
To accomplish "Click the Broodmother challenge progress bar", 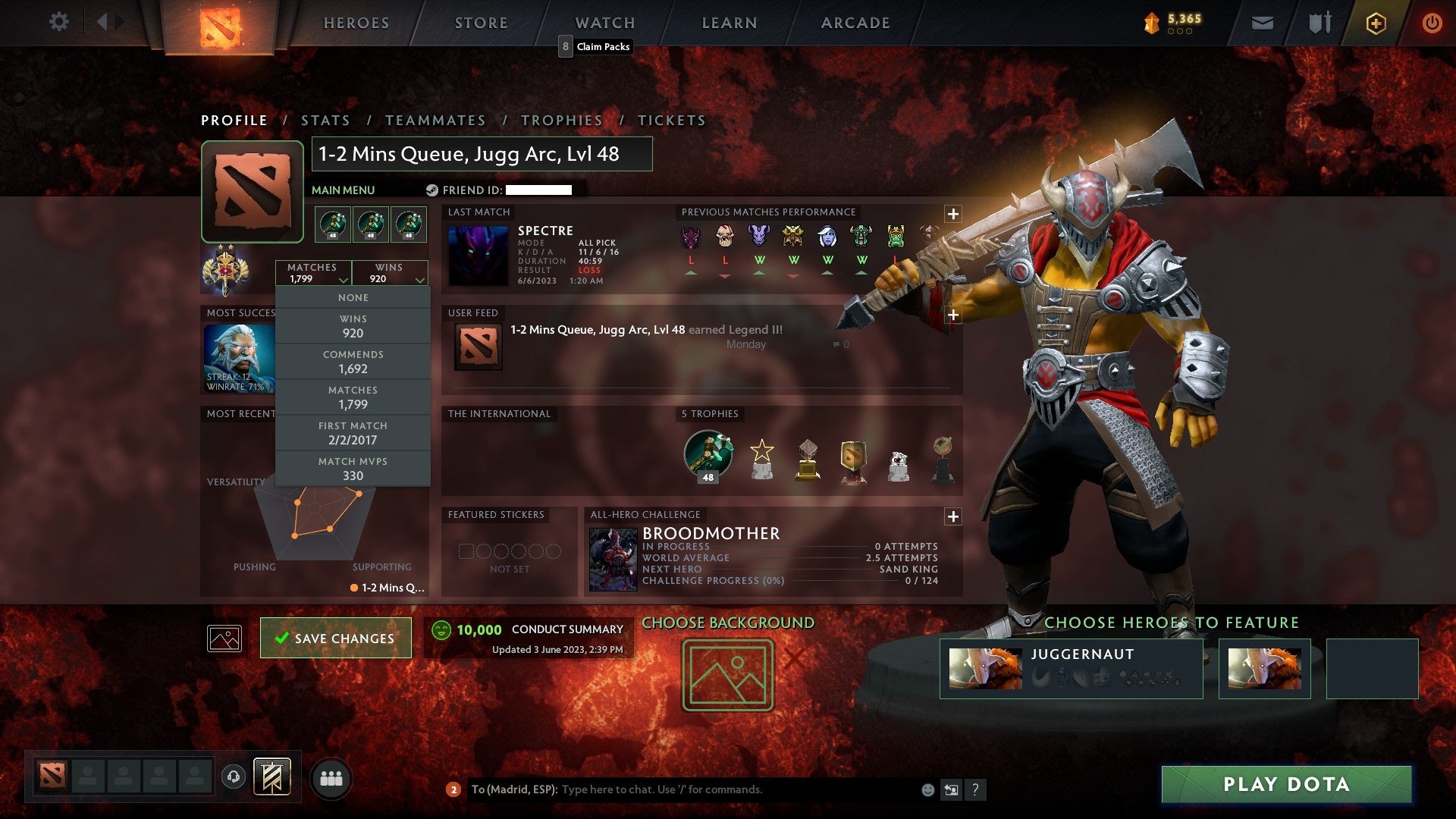I will (x=789, y=582).
